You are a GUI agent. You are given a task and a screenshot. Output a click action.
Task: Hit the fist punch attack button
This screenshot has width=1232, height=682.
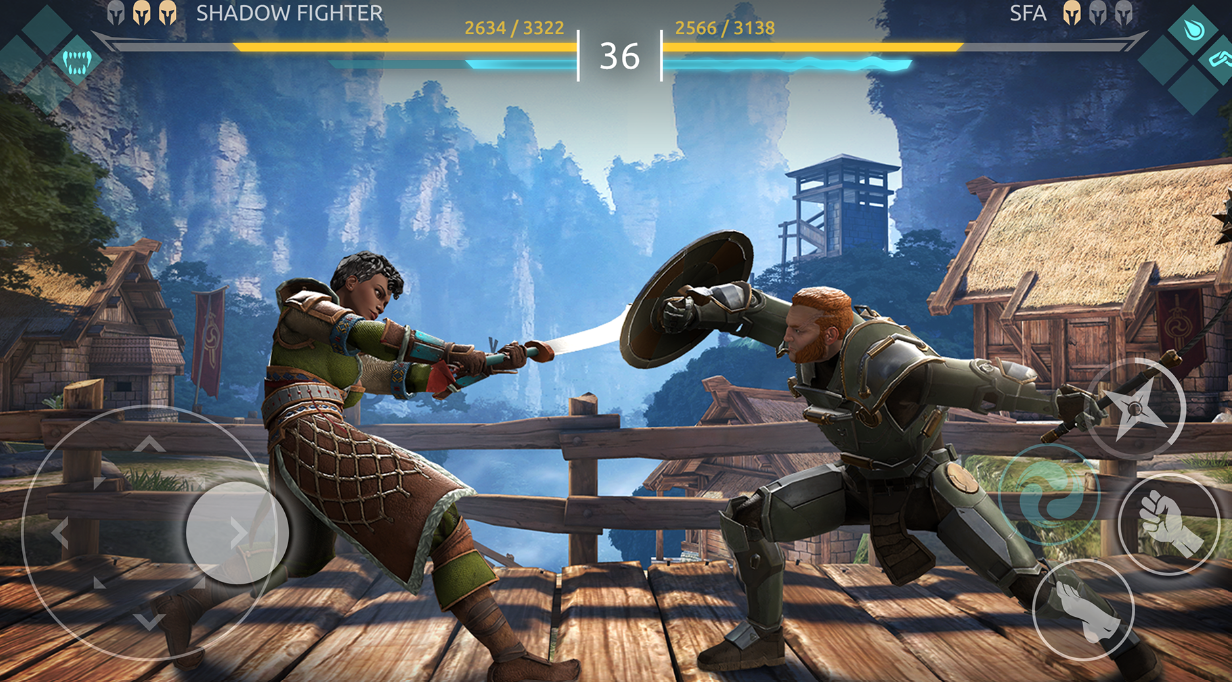click(x=1168, y=523)
